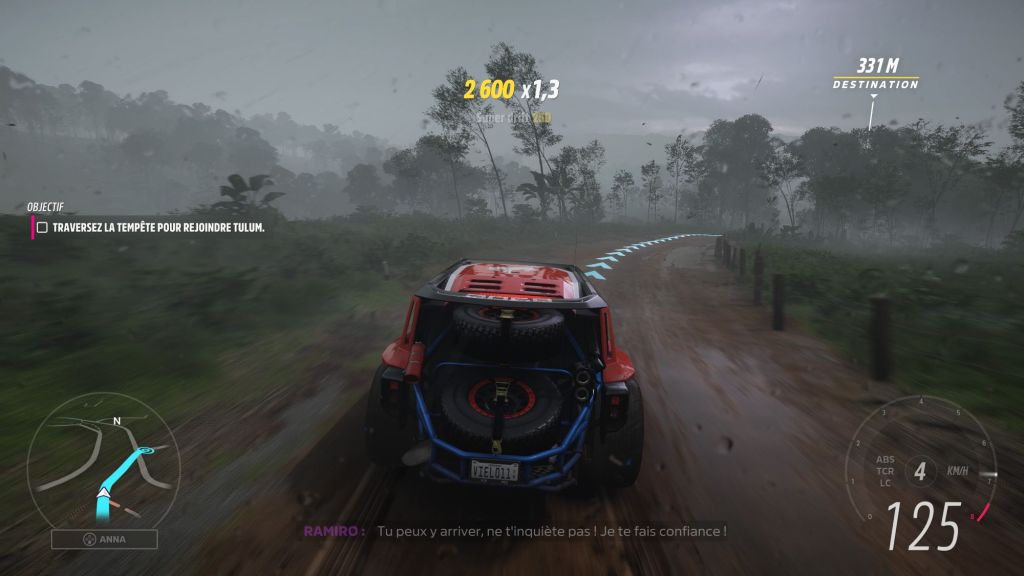This screenshot has height=576, width=1024.
Task: Toggle the objective checkbox
Action: point(42,228)
